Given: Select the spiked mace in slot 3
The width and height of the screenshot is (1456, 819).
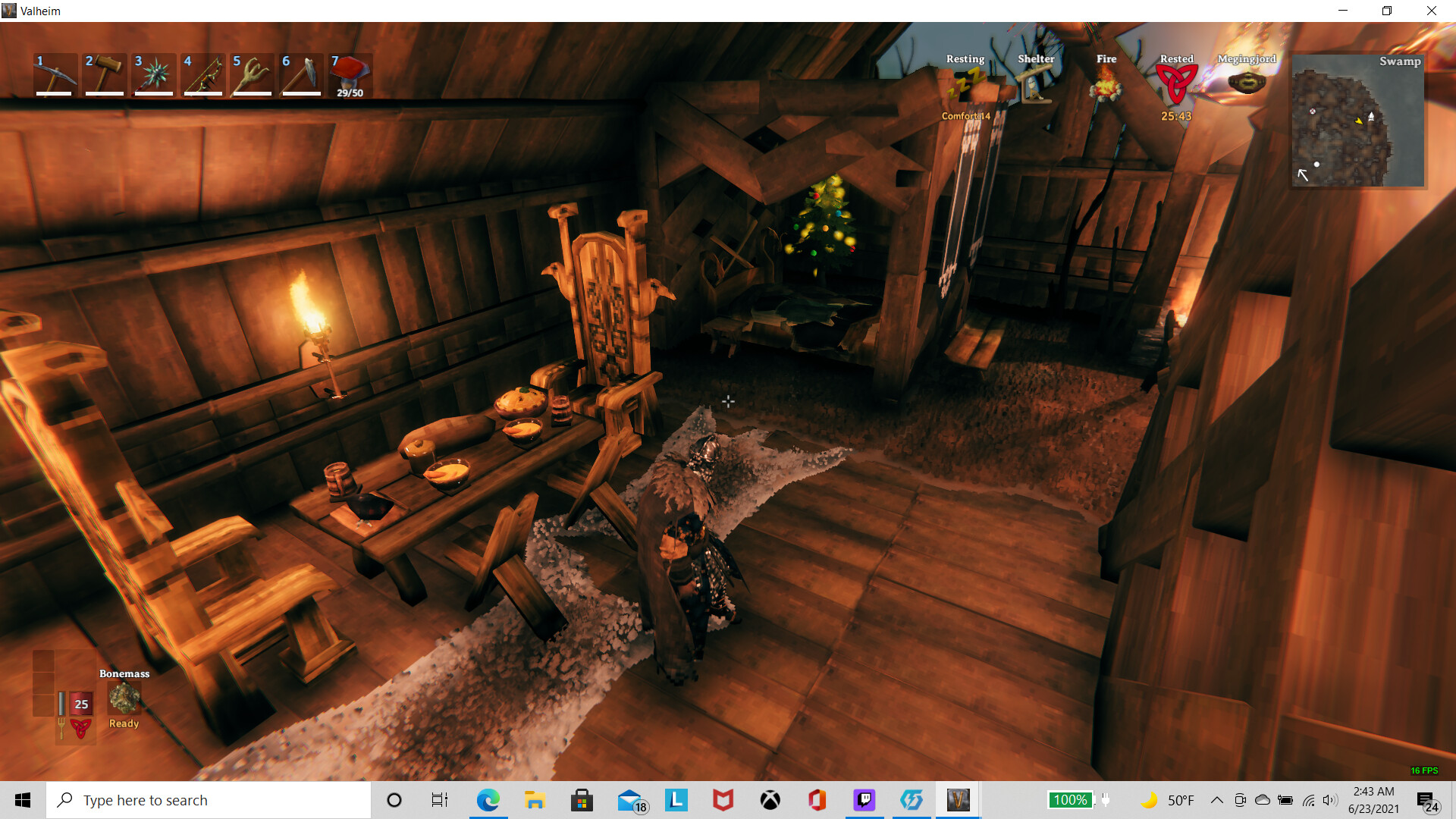Looking at the screenshot, I should click(x=153, y=75).
